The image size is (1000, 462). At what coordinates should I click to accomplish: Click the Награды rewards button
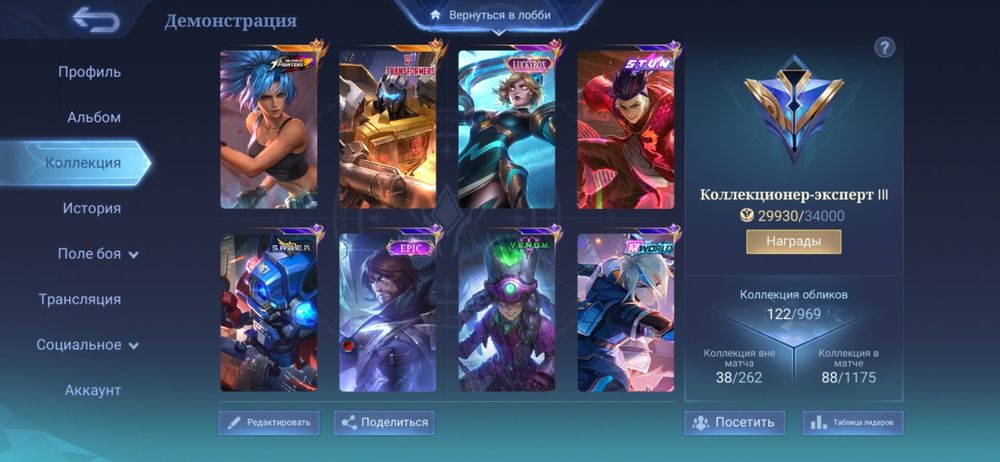pyautogui.click(x=793, y=242)
